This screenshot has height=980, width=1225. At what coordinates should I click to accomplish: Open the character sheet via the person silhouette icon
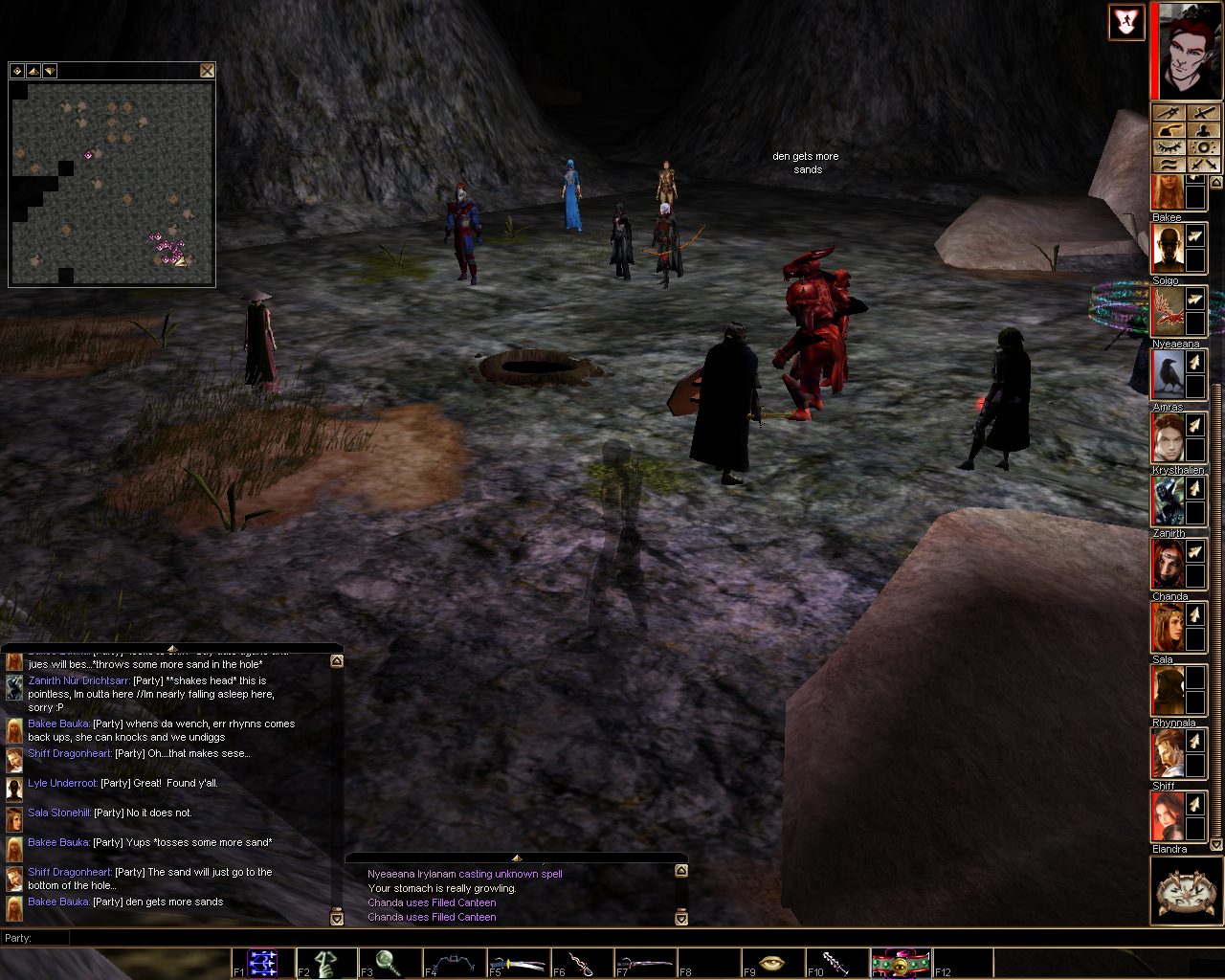1204,131
